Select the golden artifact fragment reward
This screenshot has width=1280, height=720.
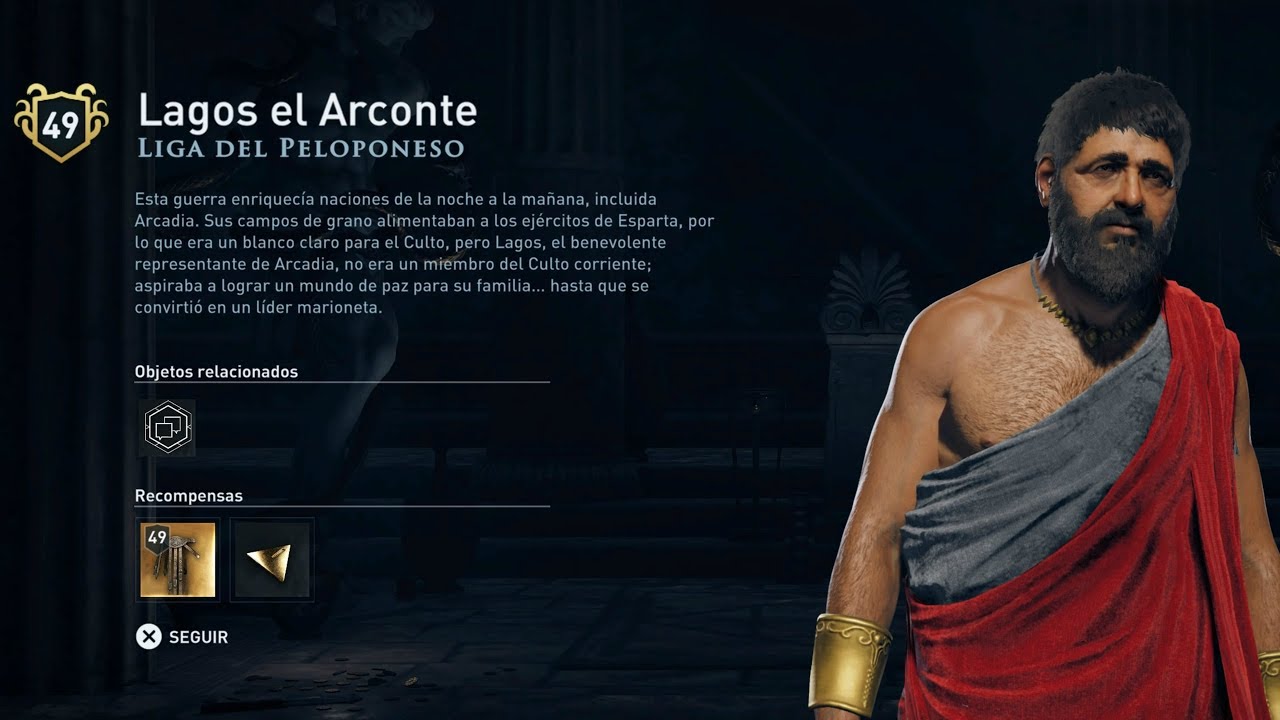272,560
